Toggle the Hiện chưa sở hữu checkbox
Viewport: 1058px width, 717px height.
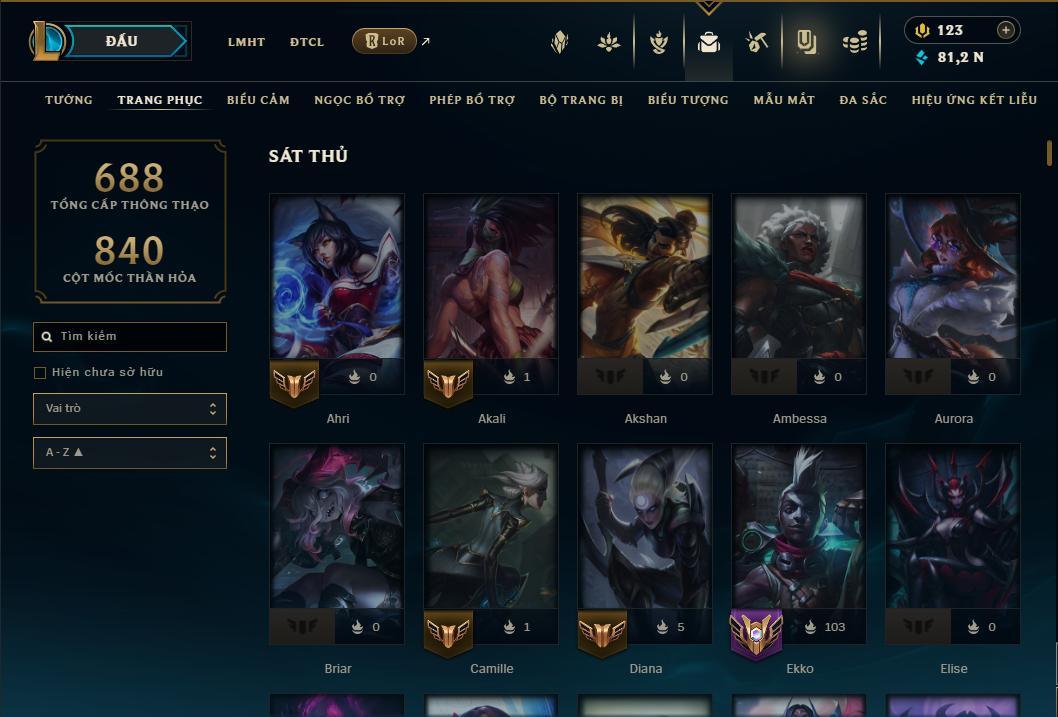[40, 373]
